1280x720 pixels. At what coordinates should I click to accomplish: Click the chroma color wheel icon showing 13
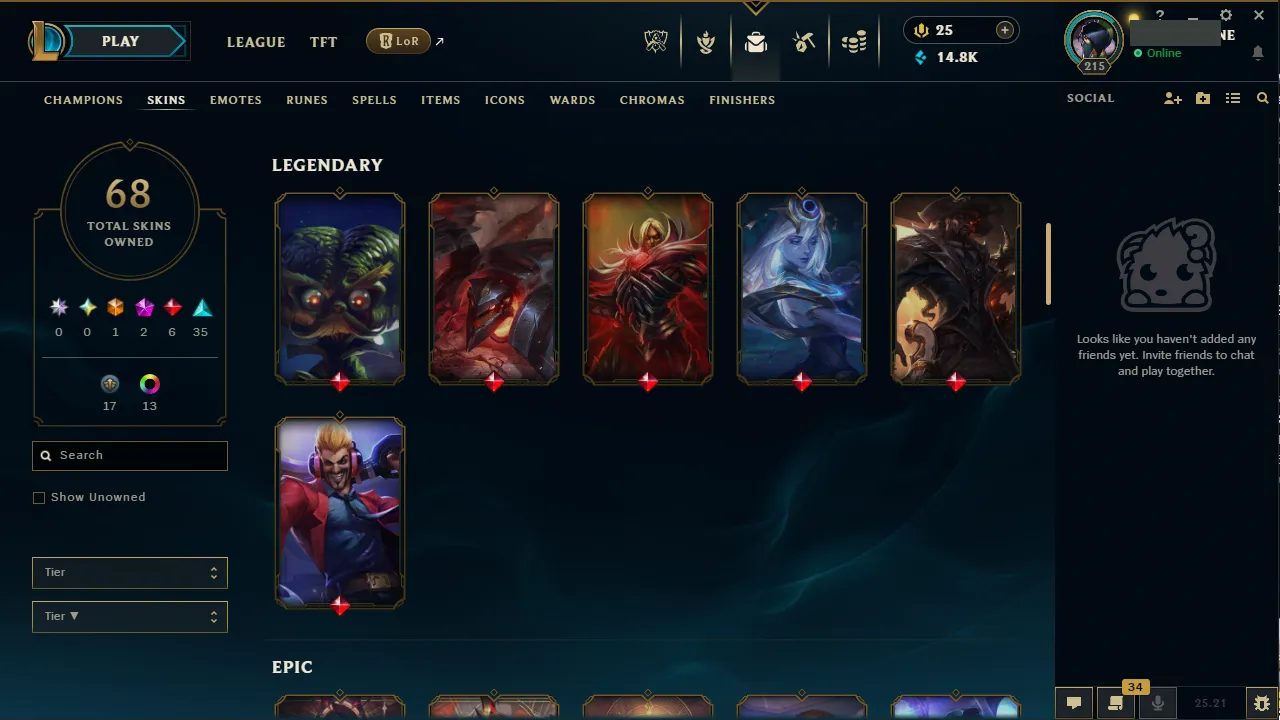[x=149, y=384]
